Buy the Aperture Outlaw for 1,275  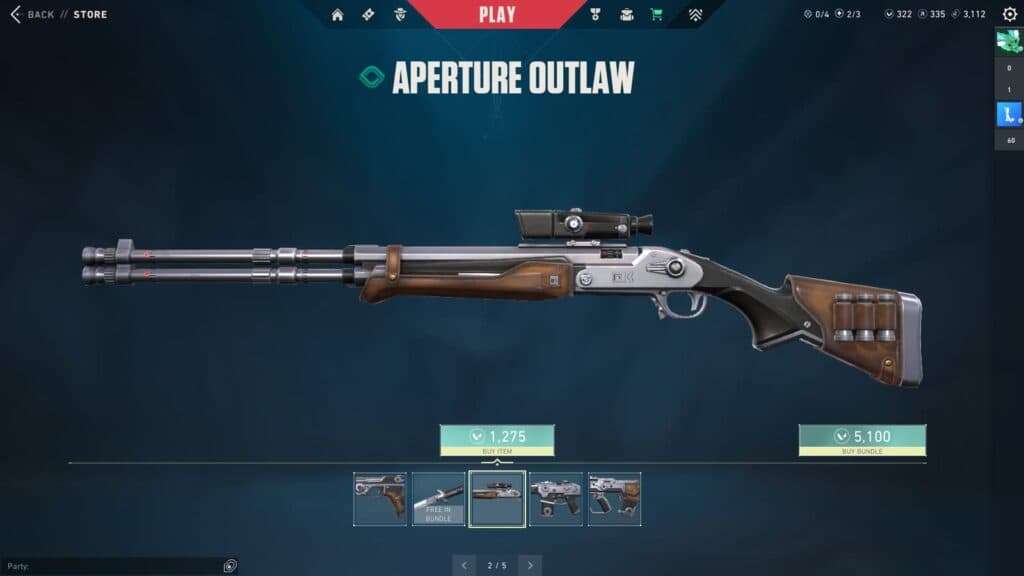pos(497,437)
